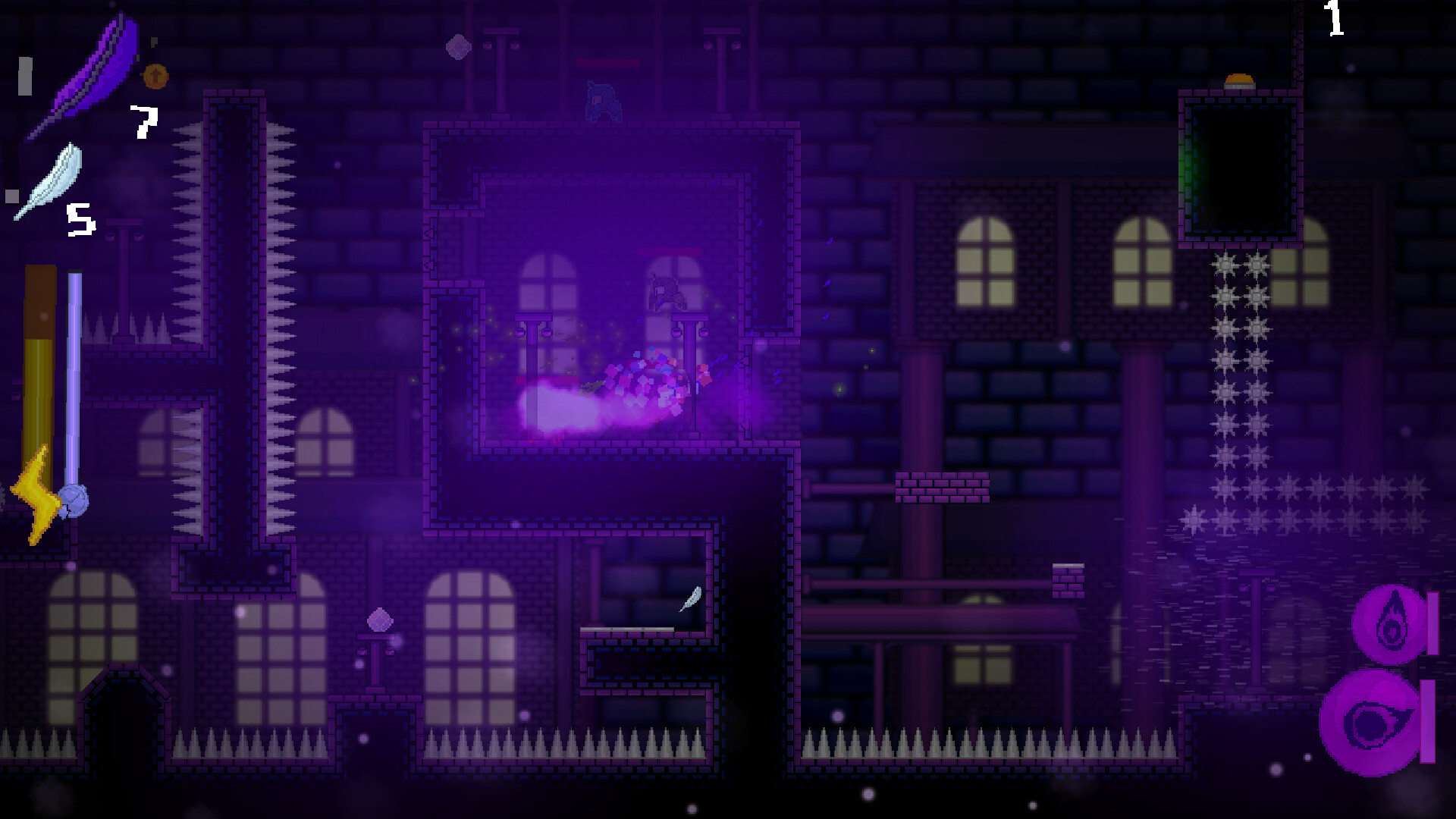The height and width of the screenshot is (819, 1456).
Task: Click the yellow mushroom atop the dark portal
Action: point(1238,80)
